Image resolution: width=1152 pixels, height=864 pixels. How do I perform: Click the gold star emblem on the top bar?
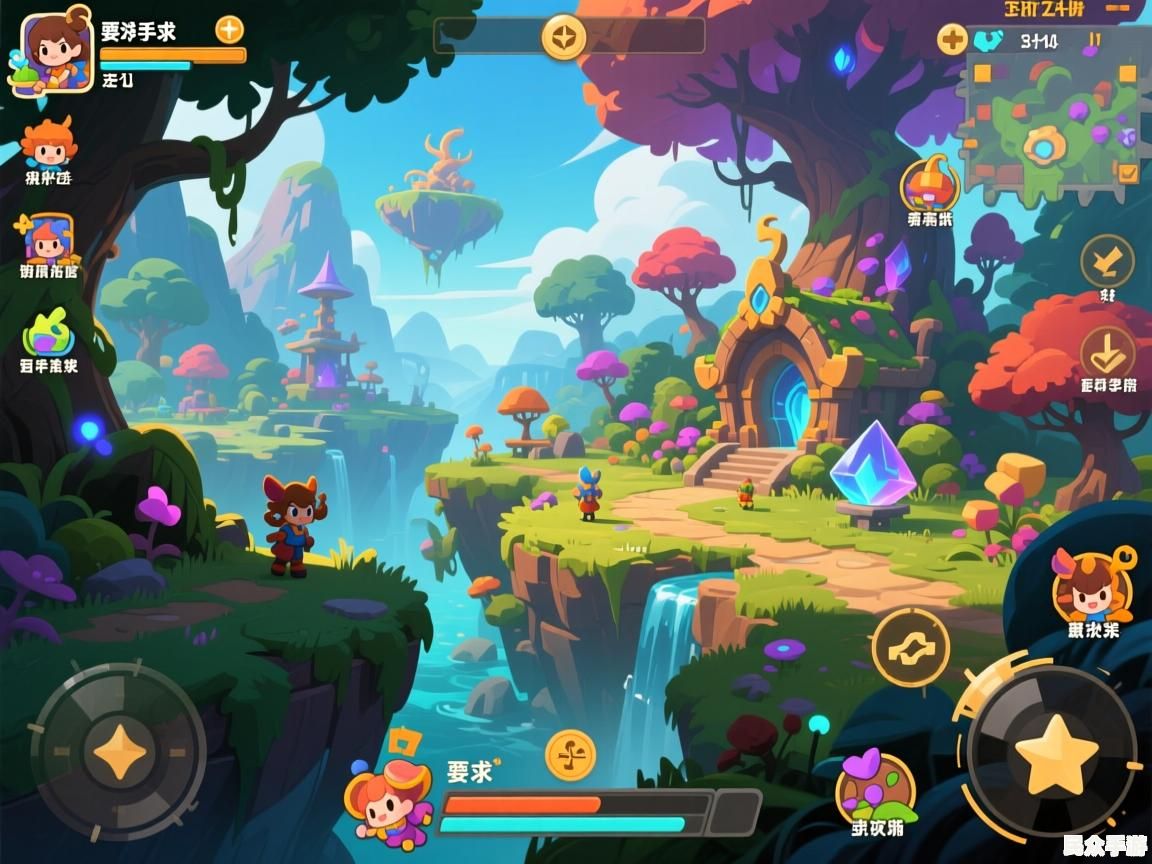tap(564, 37)
